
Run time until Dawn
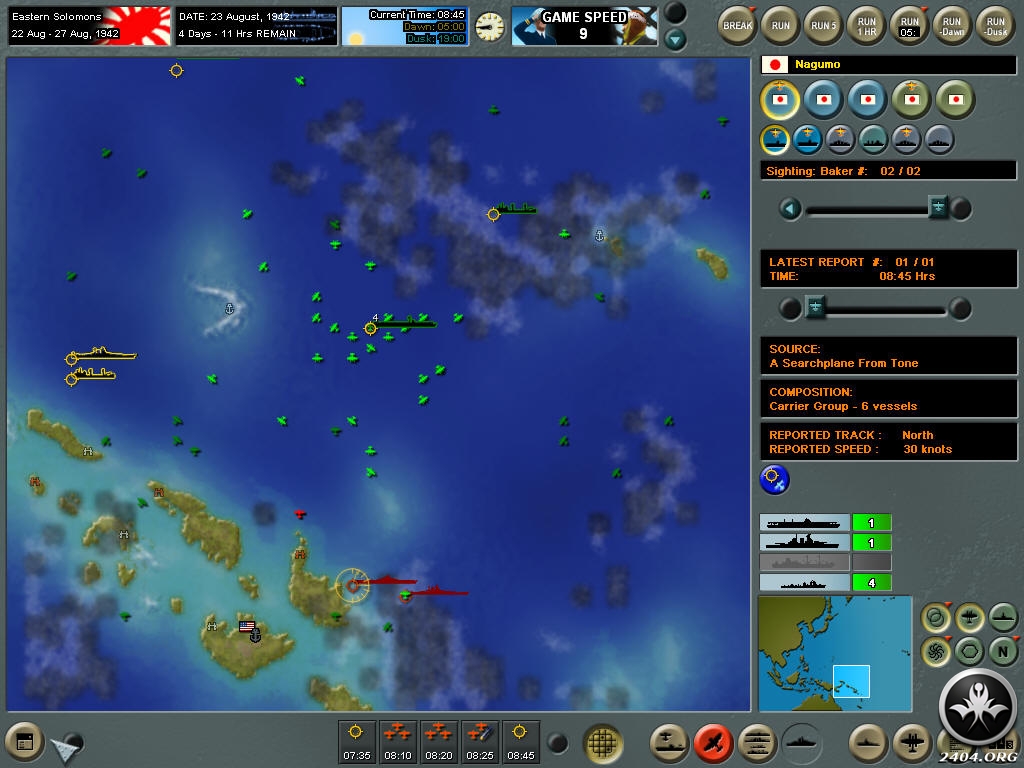pyautogui.click(x=952, y=24)
